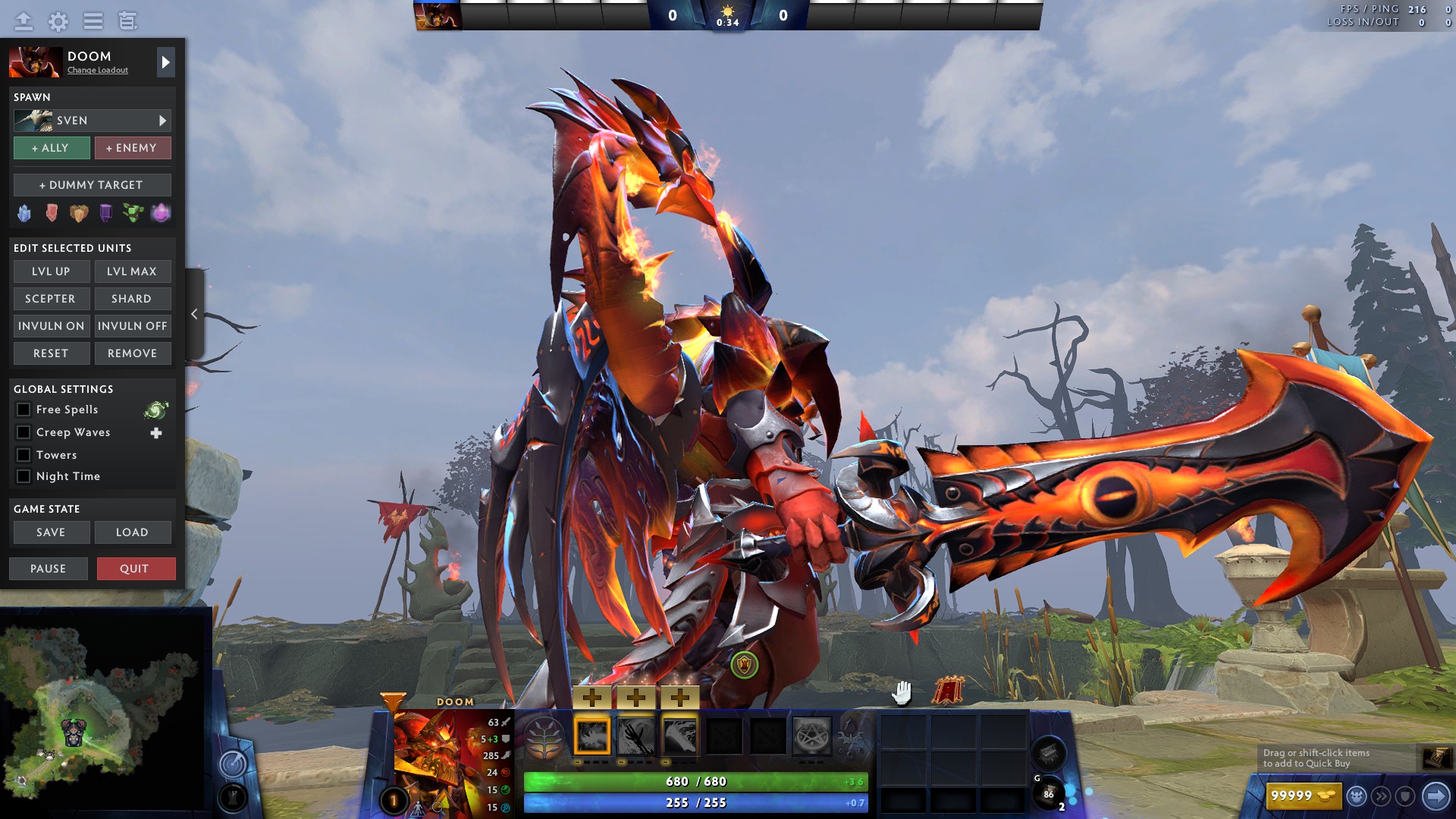The width and height of the screenshot is (1456, 819).
Task: Click the Refresher Orb icon beside Free Spells
Action: [155, 409]
